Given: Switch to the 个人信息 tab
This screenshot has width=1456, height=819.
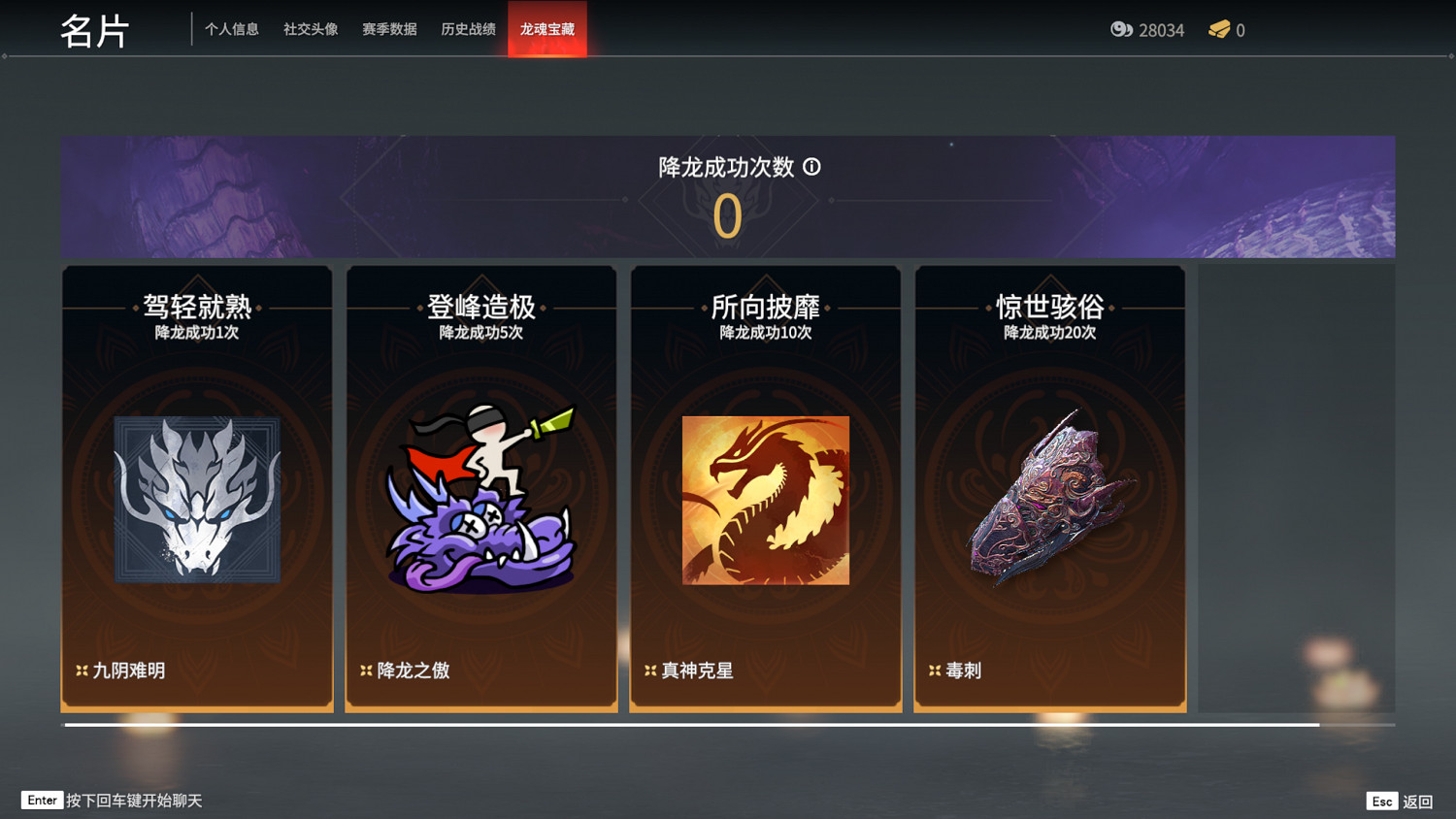Looking at the screenshot, I should pos(232,29).
